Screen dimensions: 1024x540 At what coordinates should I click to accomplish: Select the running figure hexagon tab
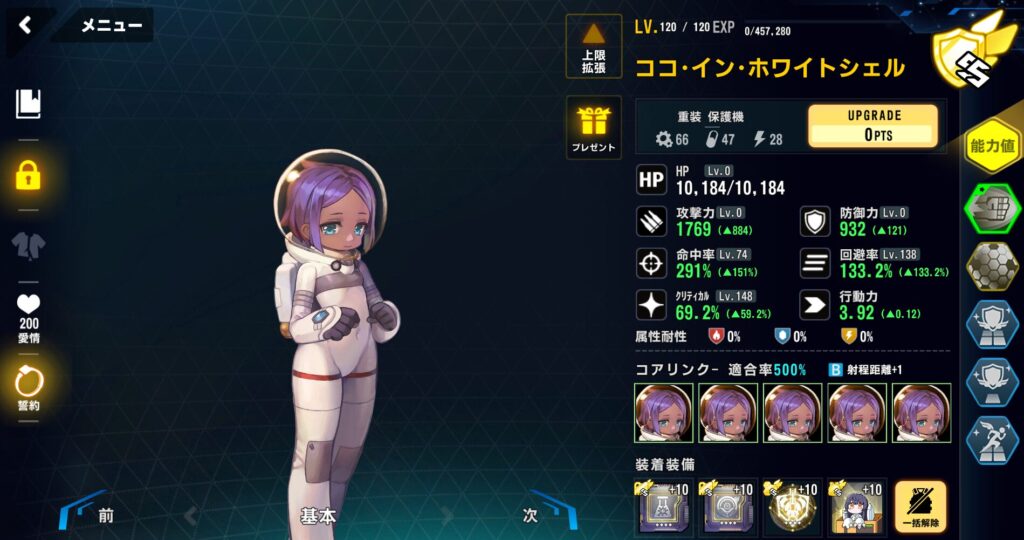tap(991, 440)
